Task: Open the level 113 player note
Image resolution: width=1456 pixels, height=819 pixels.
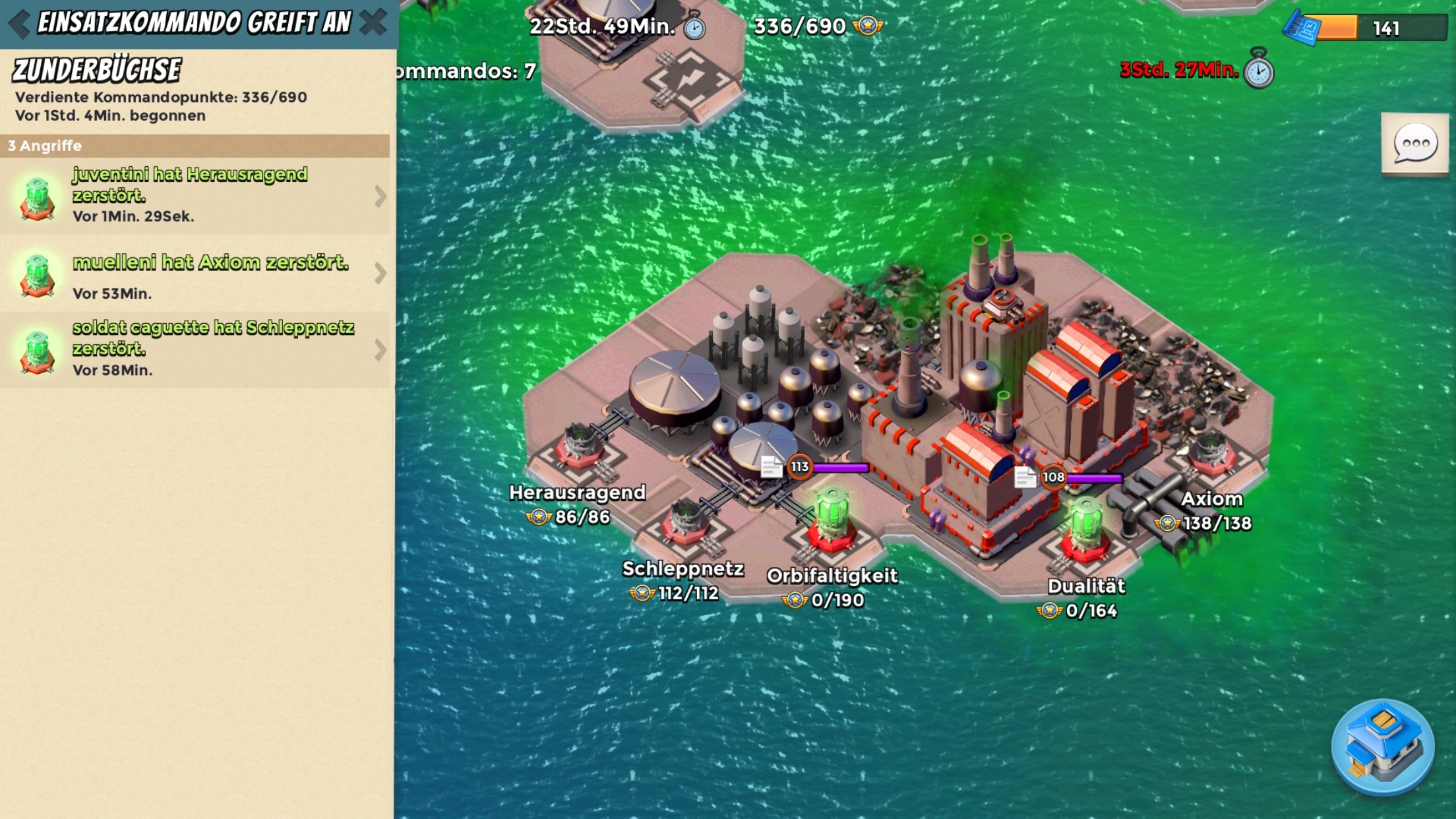Action: [770, 467]
